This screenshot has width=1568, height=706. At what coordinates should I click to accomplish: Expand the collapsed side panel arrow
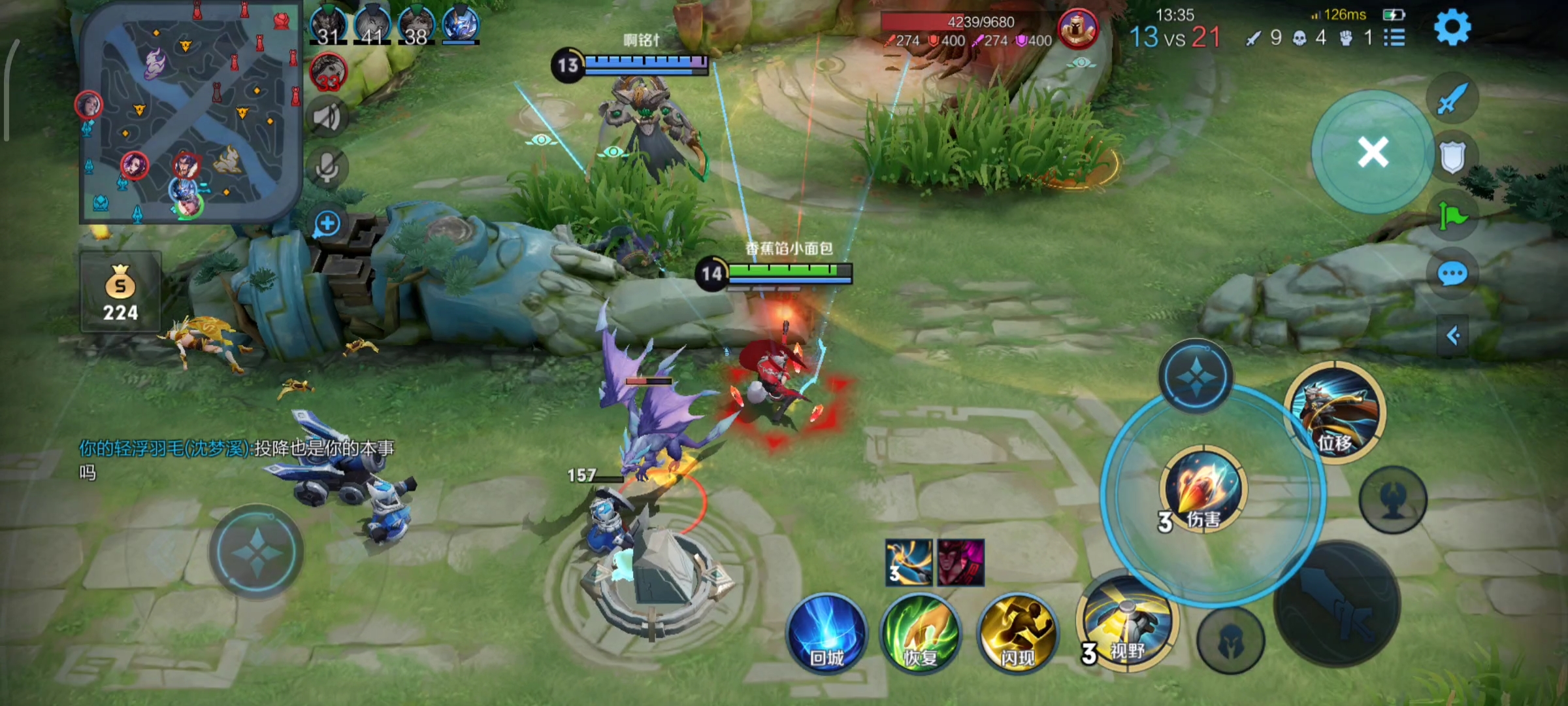click(1453, 336)
